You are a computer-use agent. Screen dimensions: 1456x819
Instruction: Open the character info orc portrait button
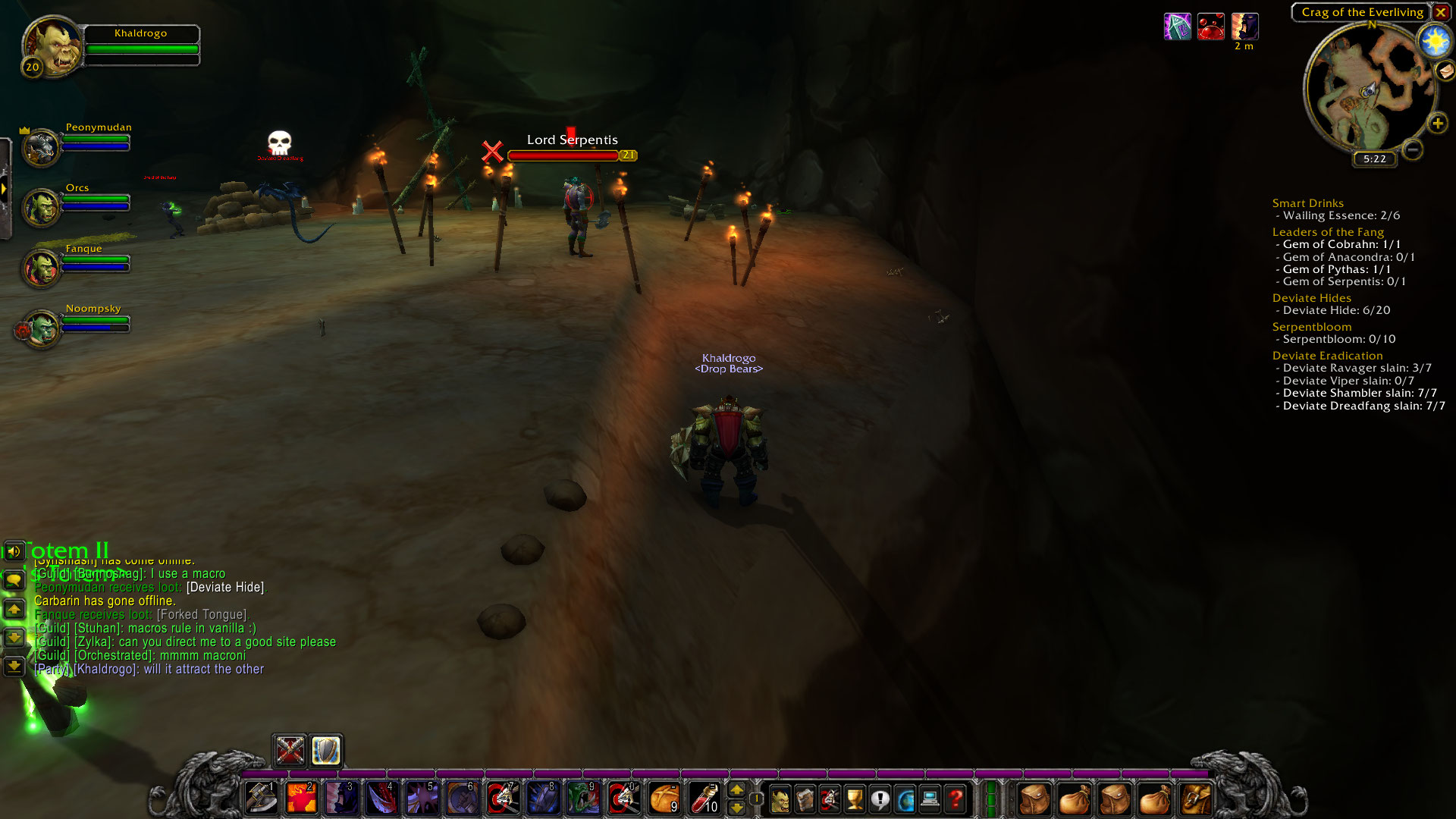(x=780, y=799)
